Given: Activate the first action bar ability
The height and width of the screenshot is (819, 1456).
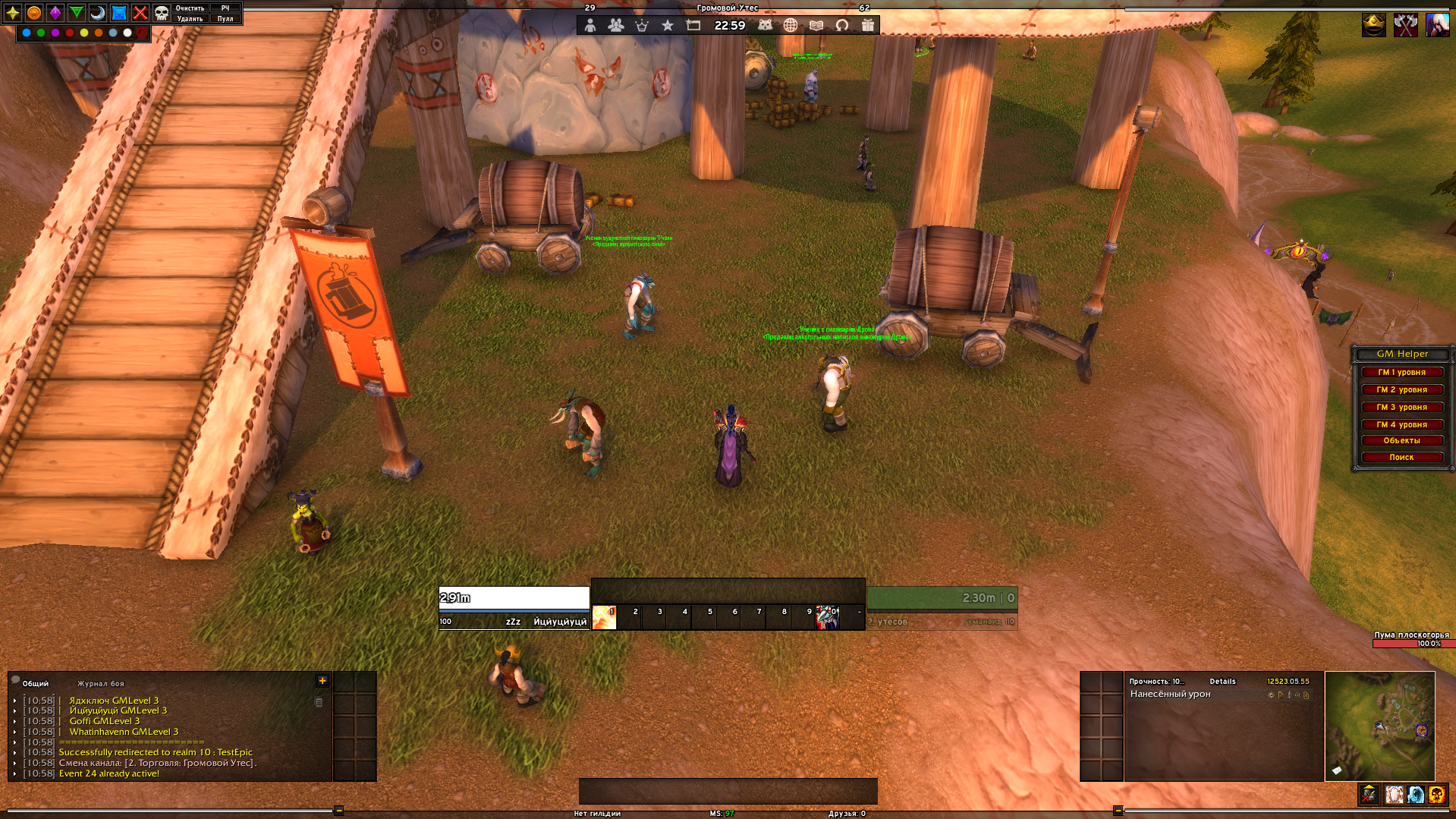Looking at the screenshot, I should click(x=604, y=618).
